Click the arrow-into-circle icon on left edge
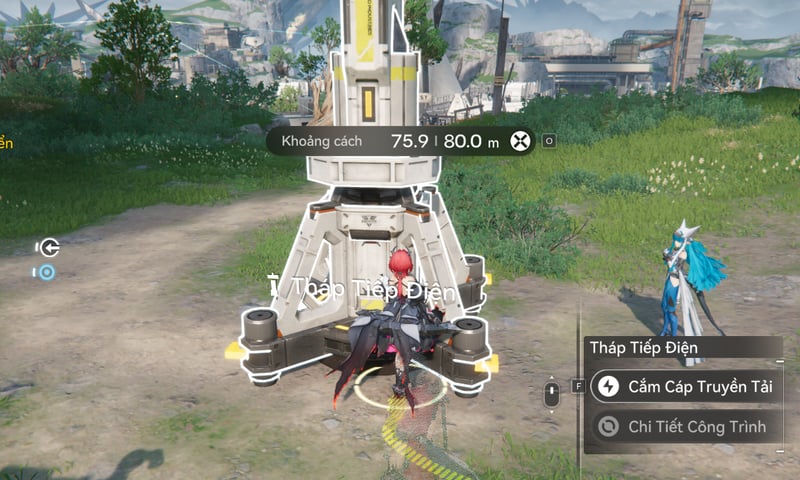The width and height of the screenshot is (800, 480). 46,247
